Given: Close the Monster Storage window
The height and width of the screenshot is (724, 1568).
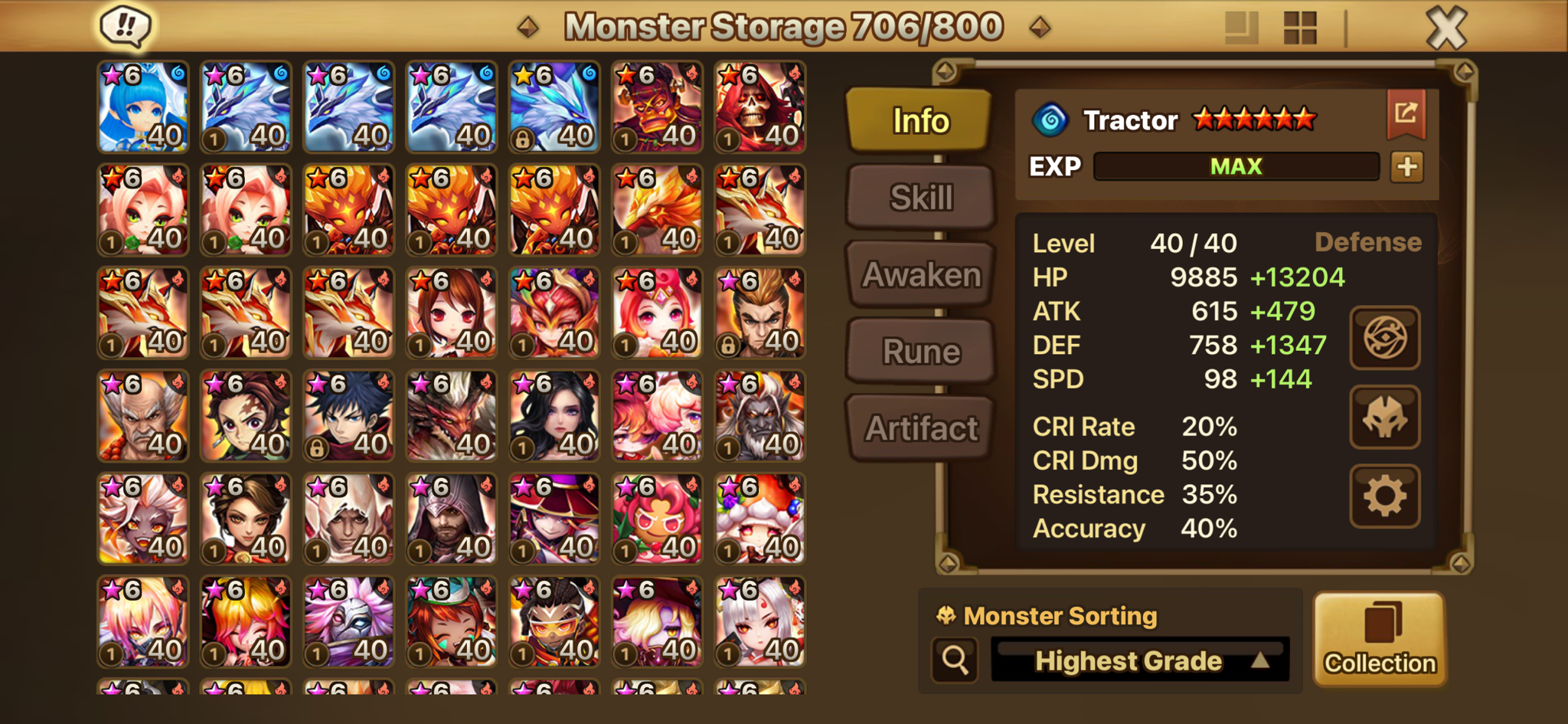Looking at the screenshot, I should 1446,28.
